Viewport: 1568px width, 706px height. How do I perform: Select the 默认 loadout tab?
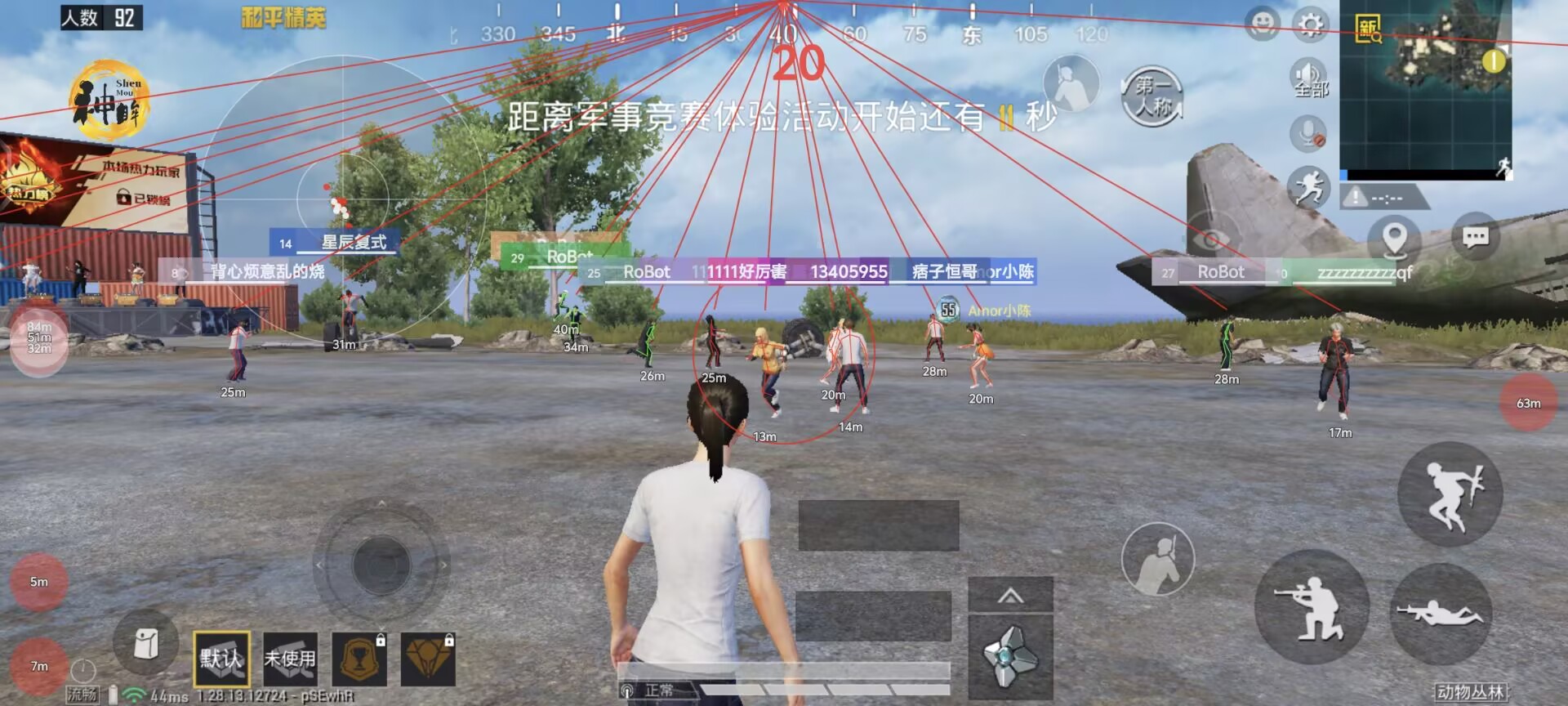[223, 658]
